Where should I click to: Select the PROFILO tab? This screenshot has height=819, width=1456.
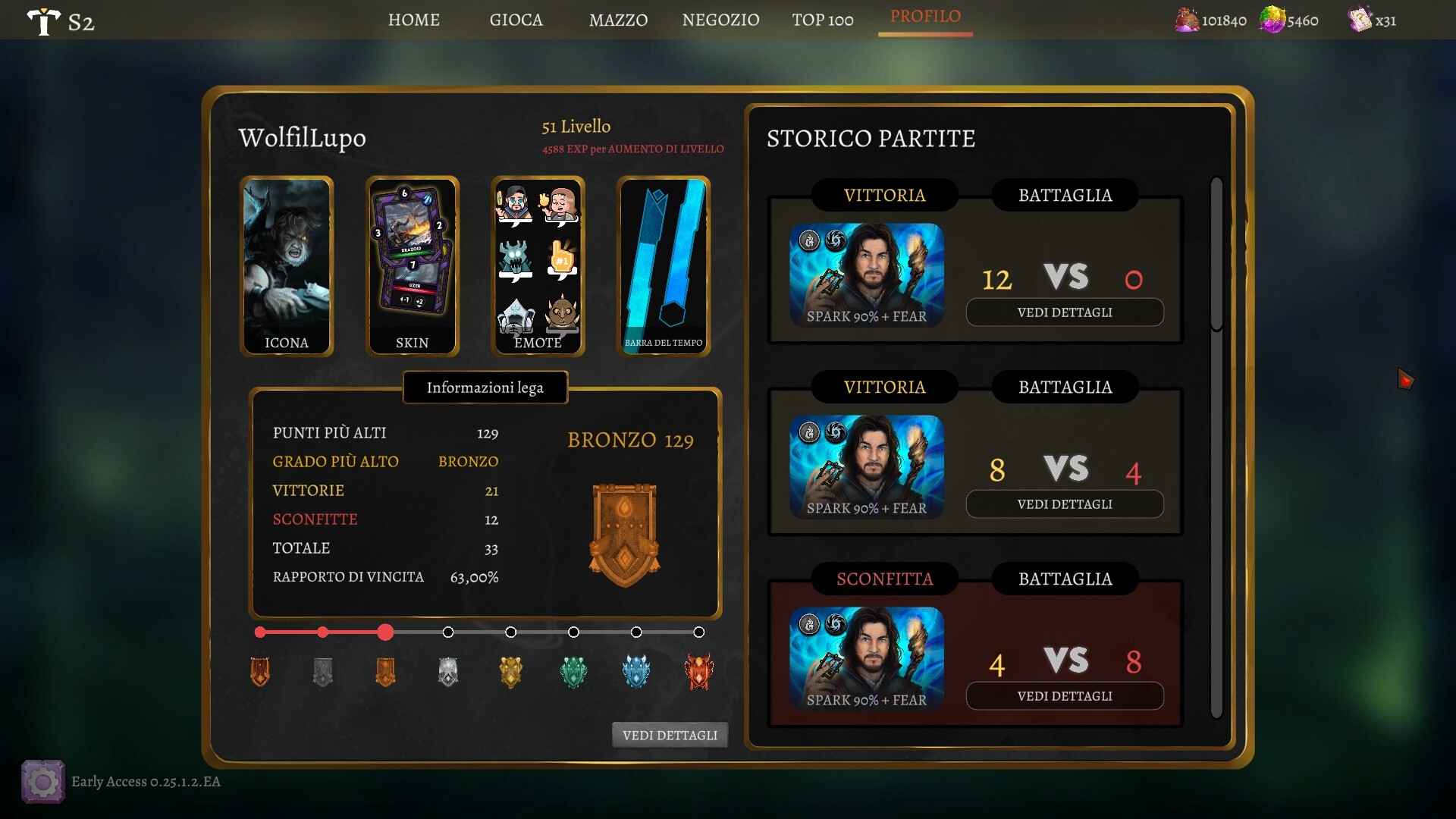pos(925,17)
